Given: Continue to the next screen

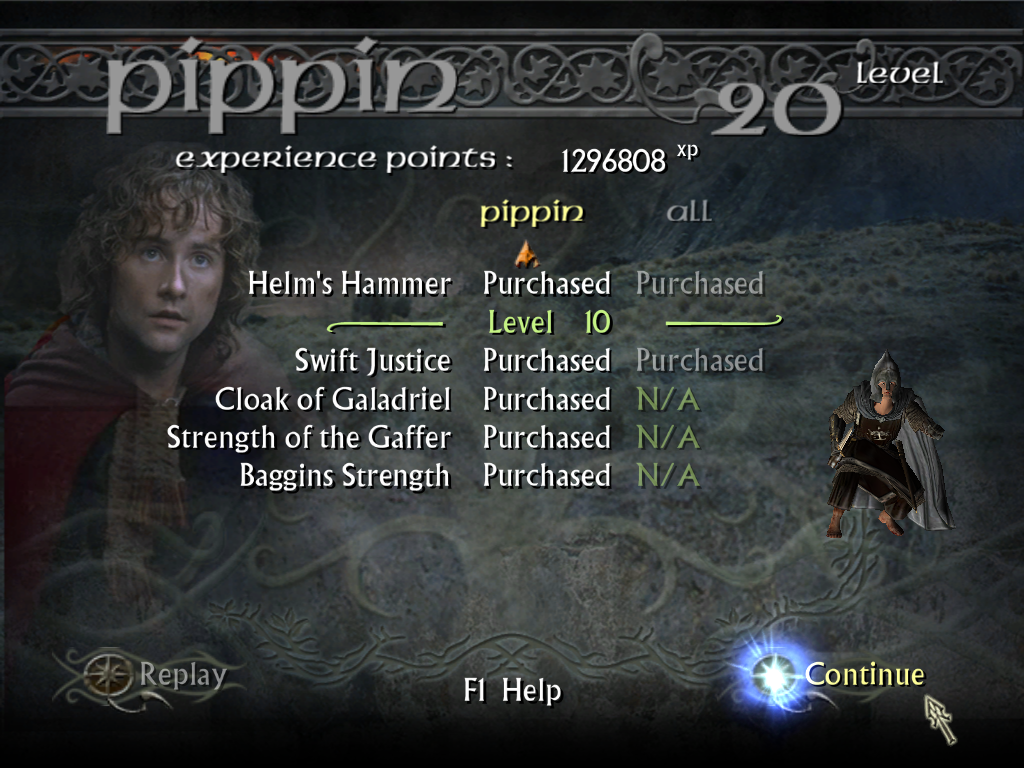Looking at the screenshot, I should pyautogui.click(x=863, y=675).
